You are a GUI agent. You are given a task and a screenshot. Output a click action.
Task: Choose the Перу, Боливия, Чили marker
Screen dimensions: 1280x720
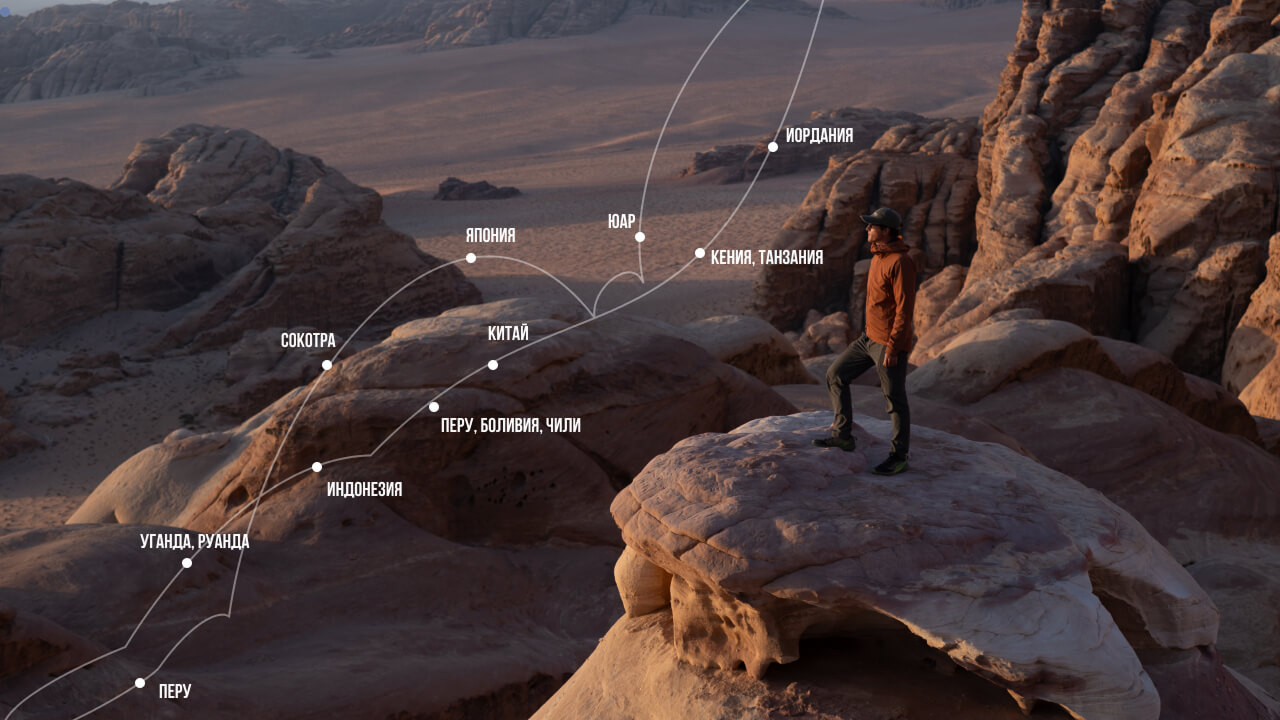(434, 407)
